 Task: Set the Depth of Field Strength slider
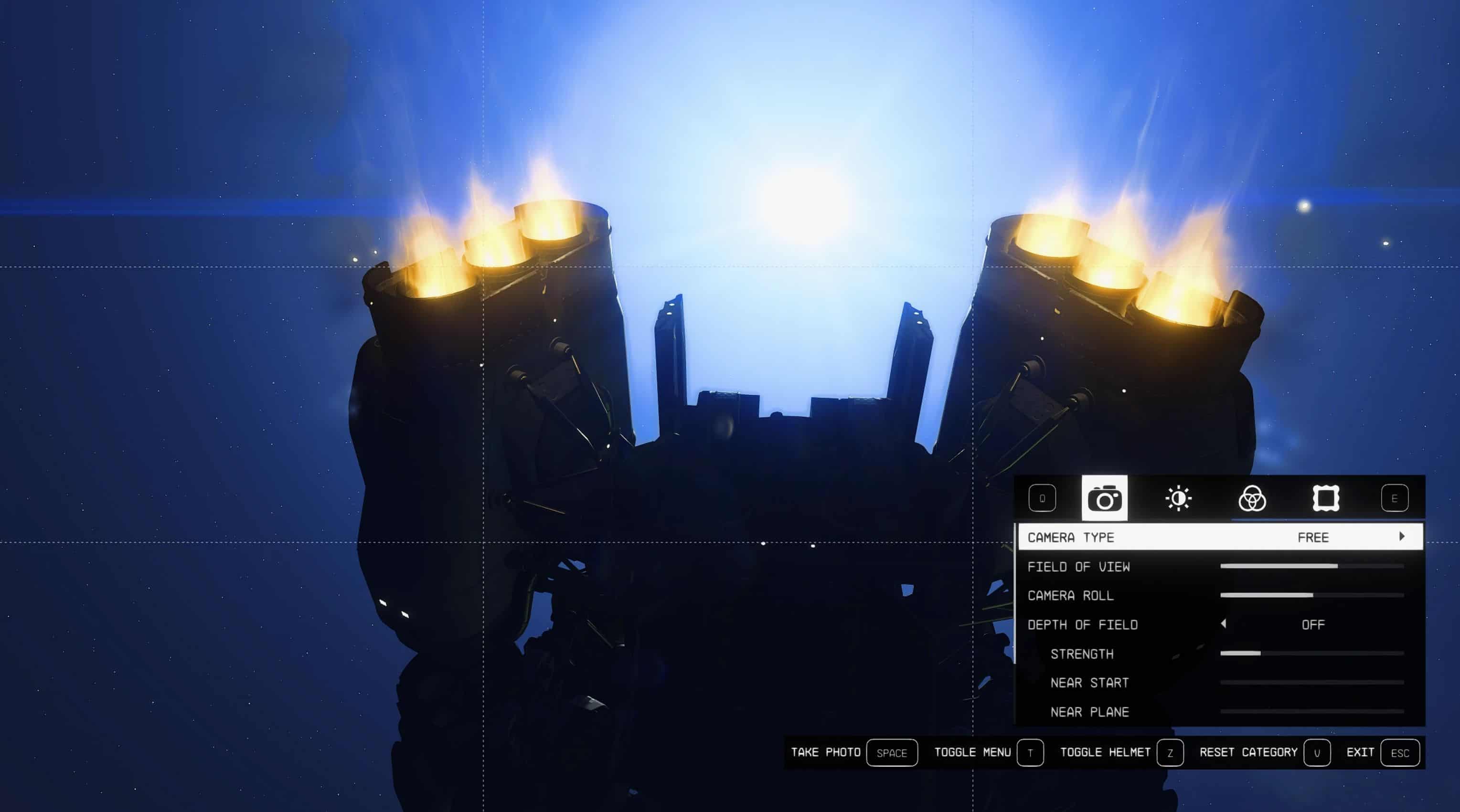tap(1311, 654)
